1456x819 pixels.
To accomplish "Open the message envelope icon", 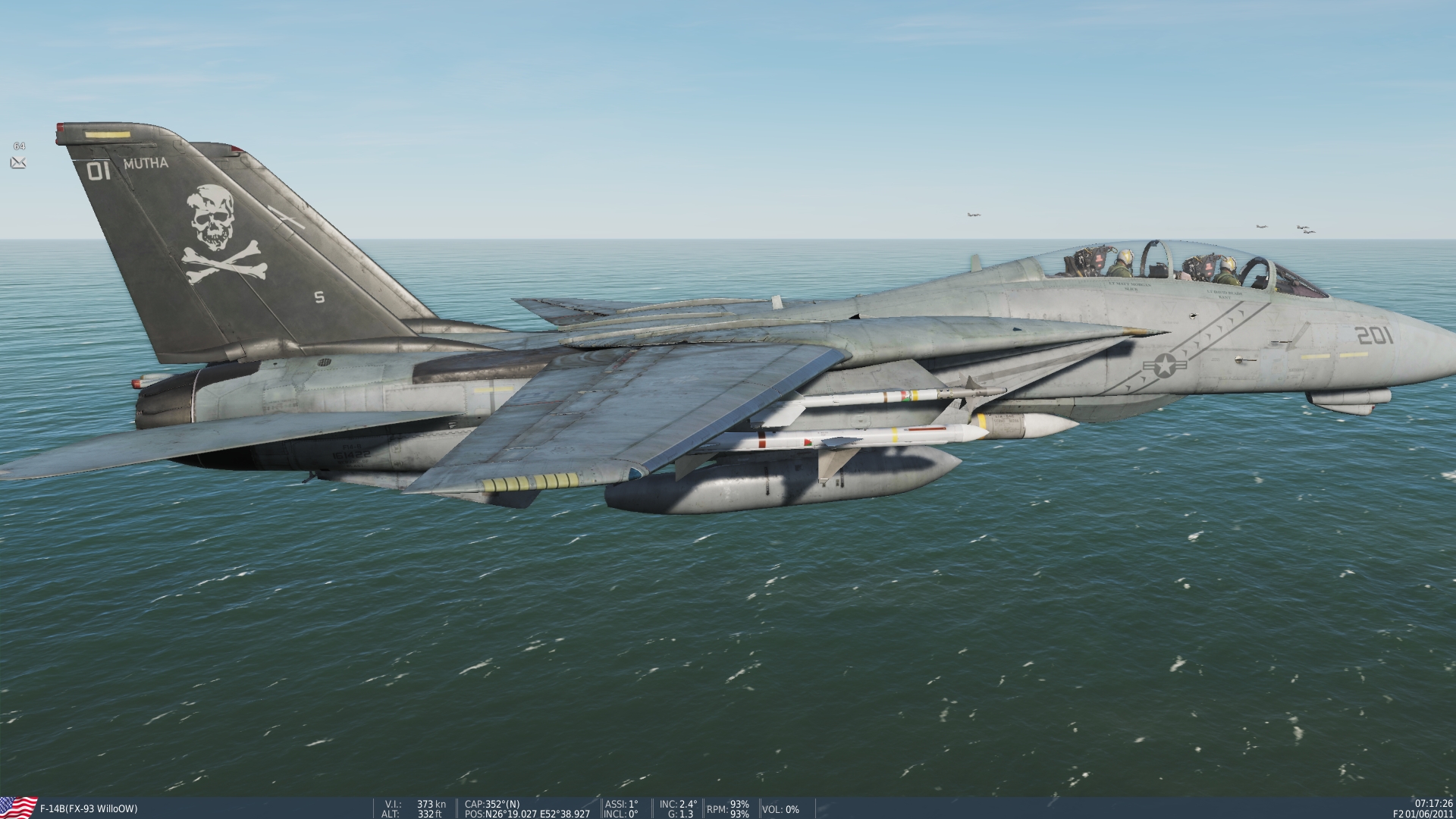I will click(x=18, y=162).
